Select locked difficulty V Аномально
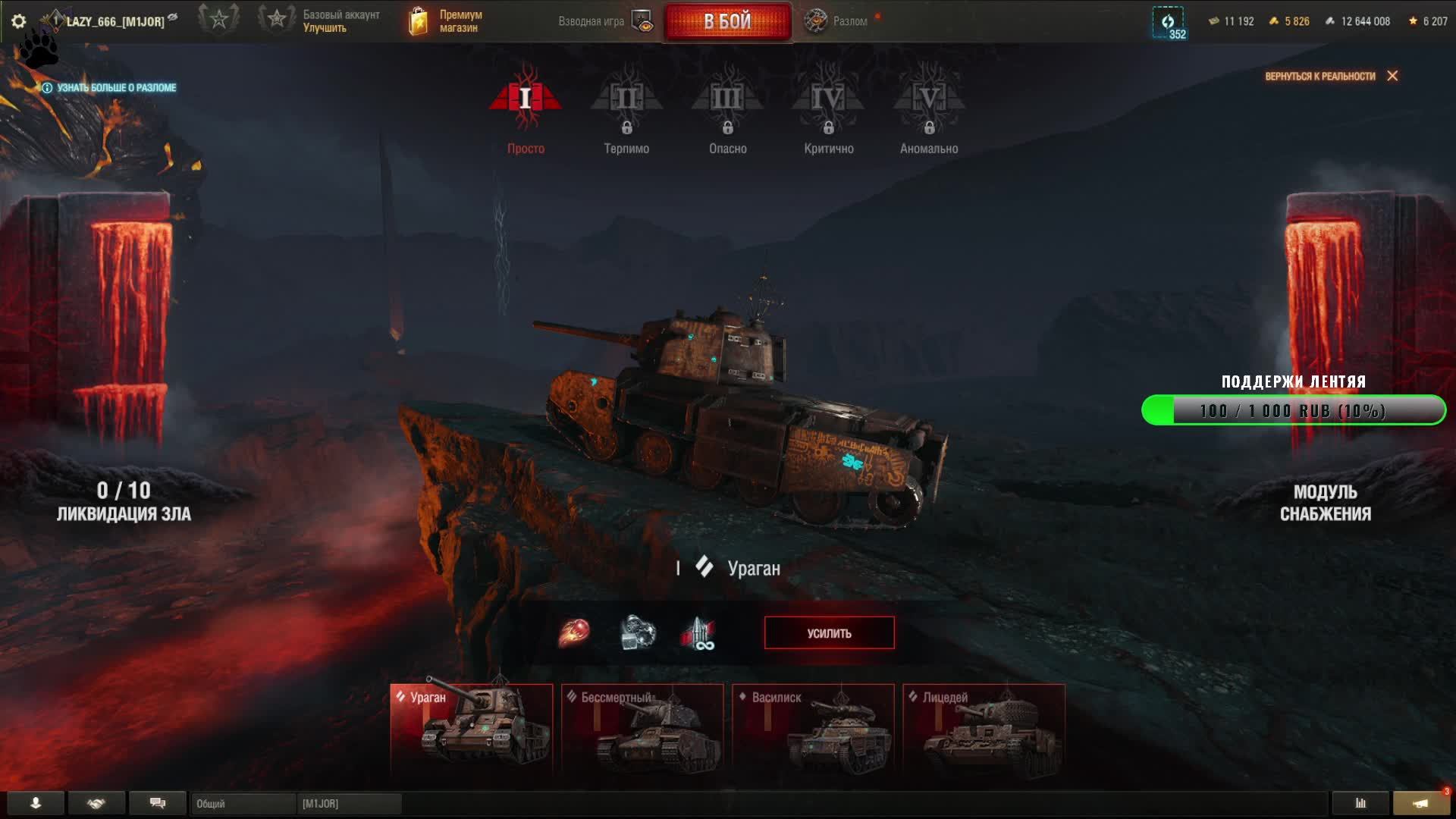Viewport: 1456px width, 819px height. (929, 110)
